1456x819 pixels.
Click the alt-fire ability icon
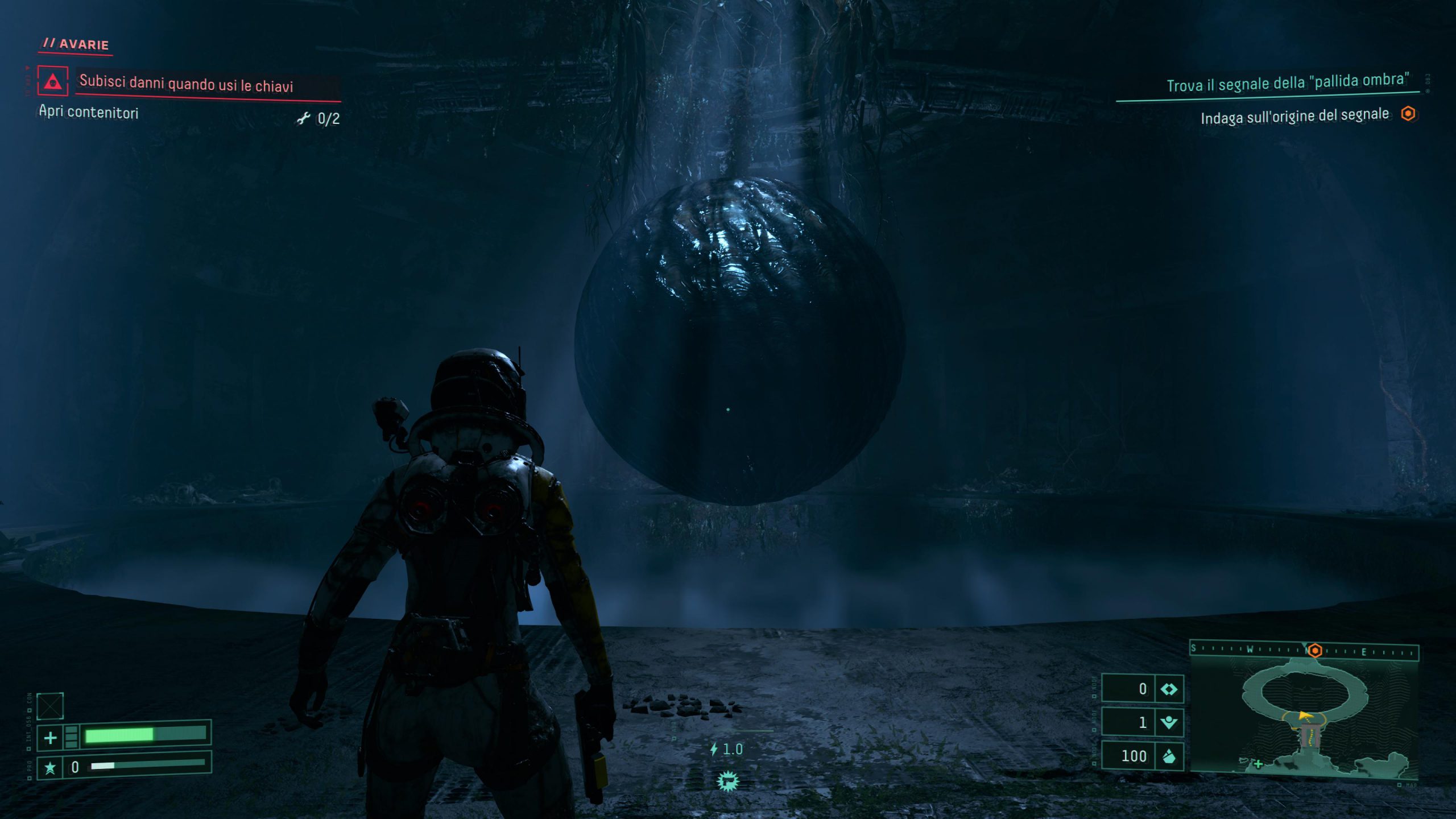[727, 781]
